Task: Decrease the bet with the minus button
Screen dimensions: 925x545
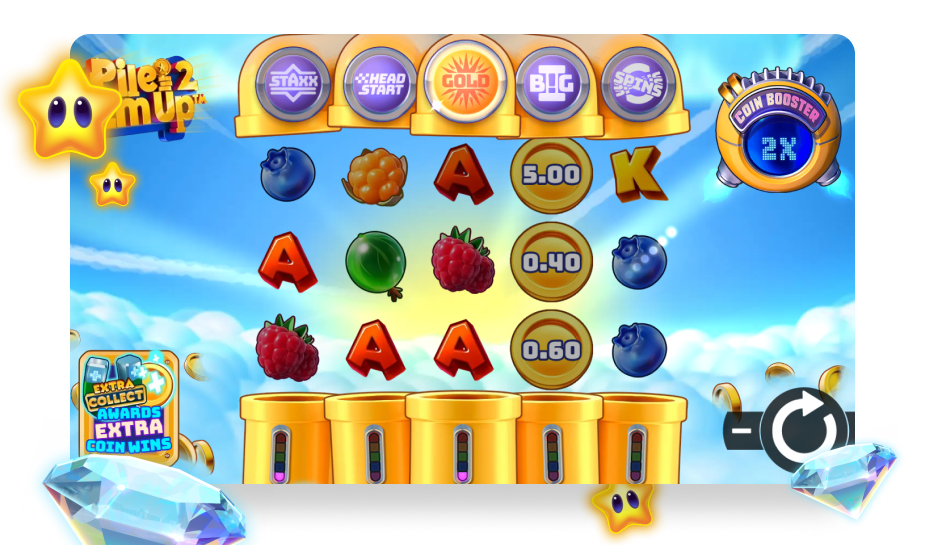Action: pos(742,432)
